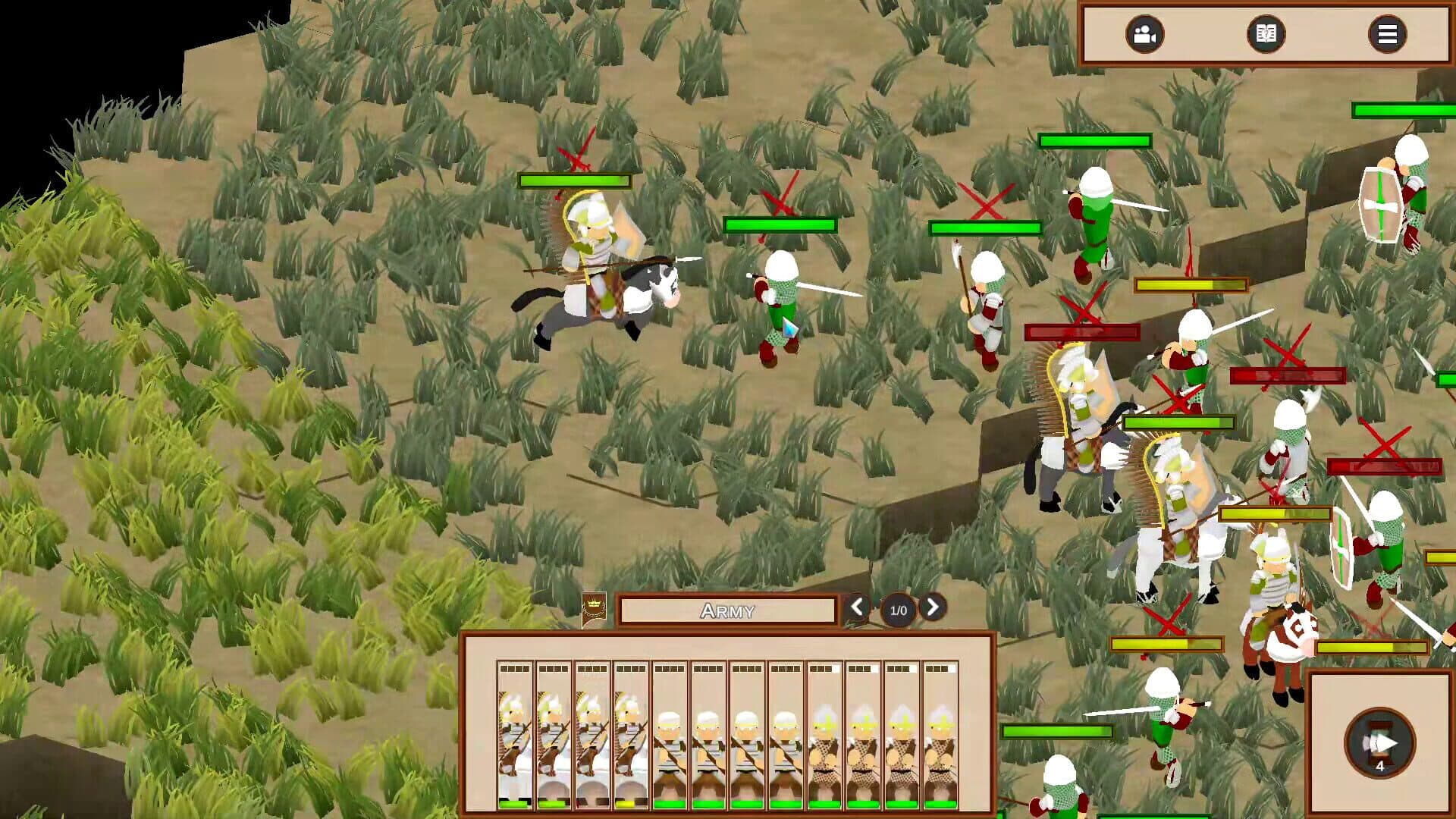Go to the previous army page

click(x=858, y=607)
